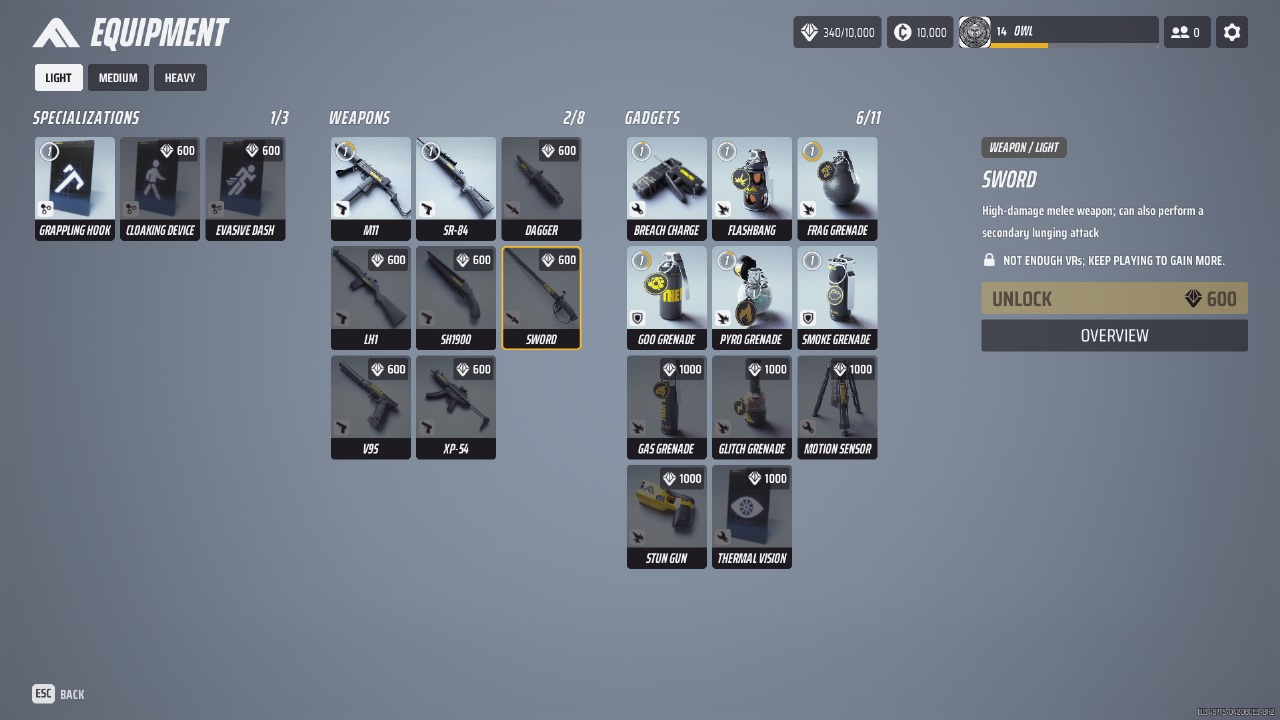Pick the SH1900 shotgun card
Viewport: 1280px width, 720px height.
coord(456,298)
